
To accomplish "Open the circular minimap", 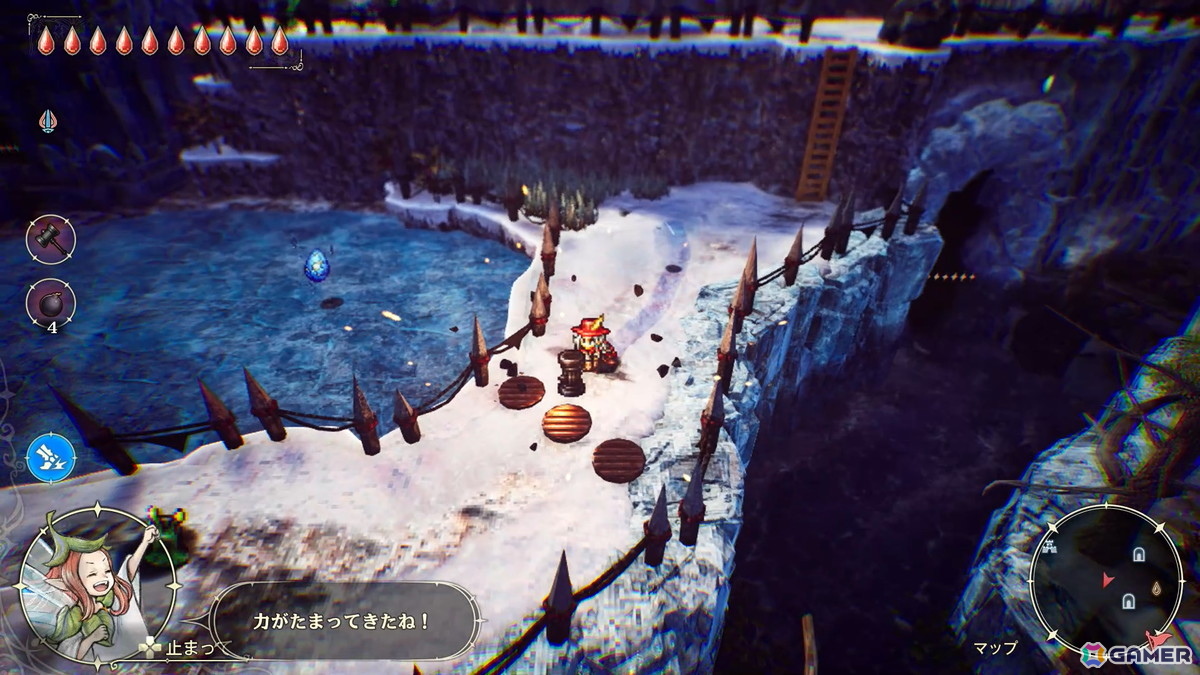I will coord(1106,578).
